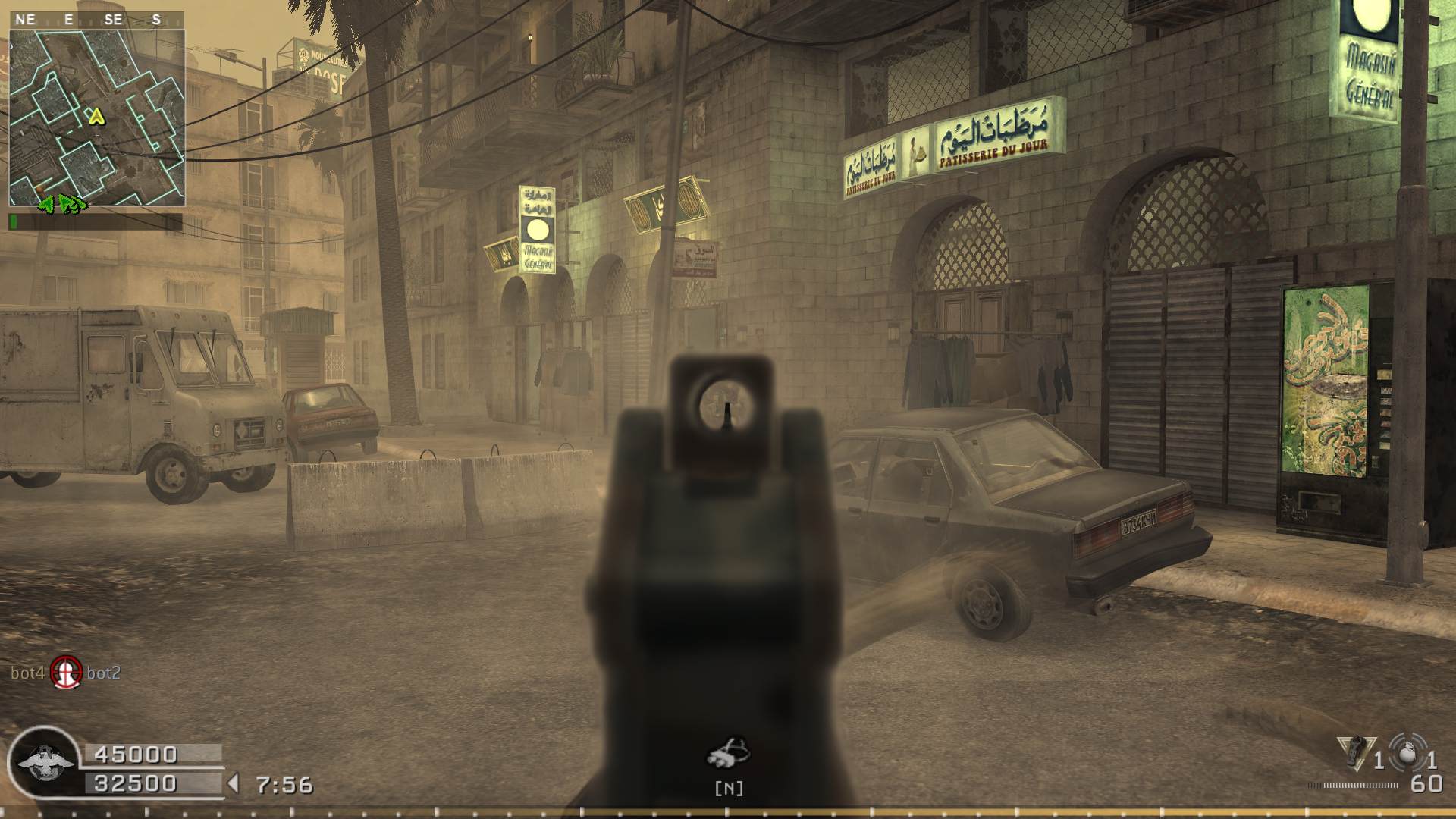Screen dimensions: 1456x819
Task: Choose the special grenade triangle icon
Action: click(1354, 751)
